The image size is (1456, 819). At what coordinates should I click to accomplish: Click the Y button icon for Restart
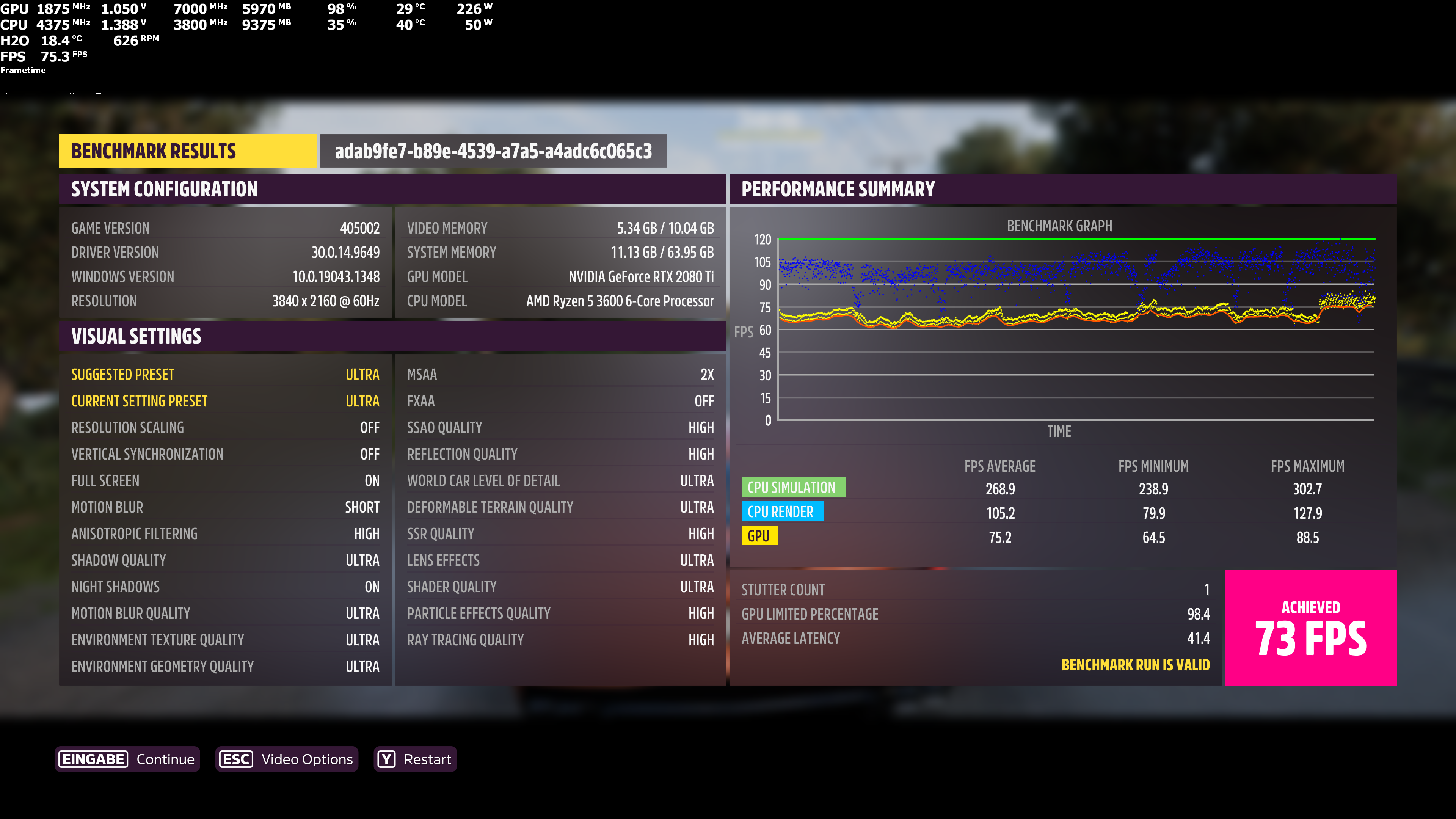coord(387,759)
